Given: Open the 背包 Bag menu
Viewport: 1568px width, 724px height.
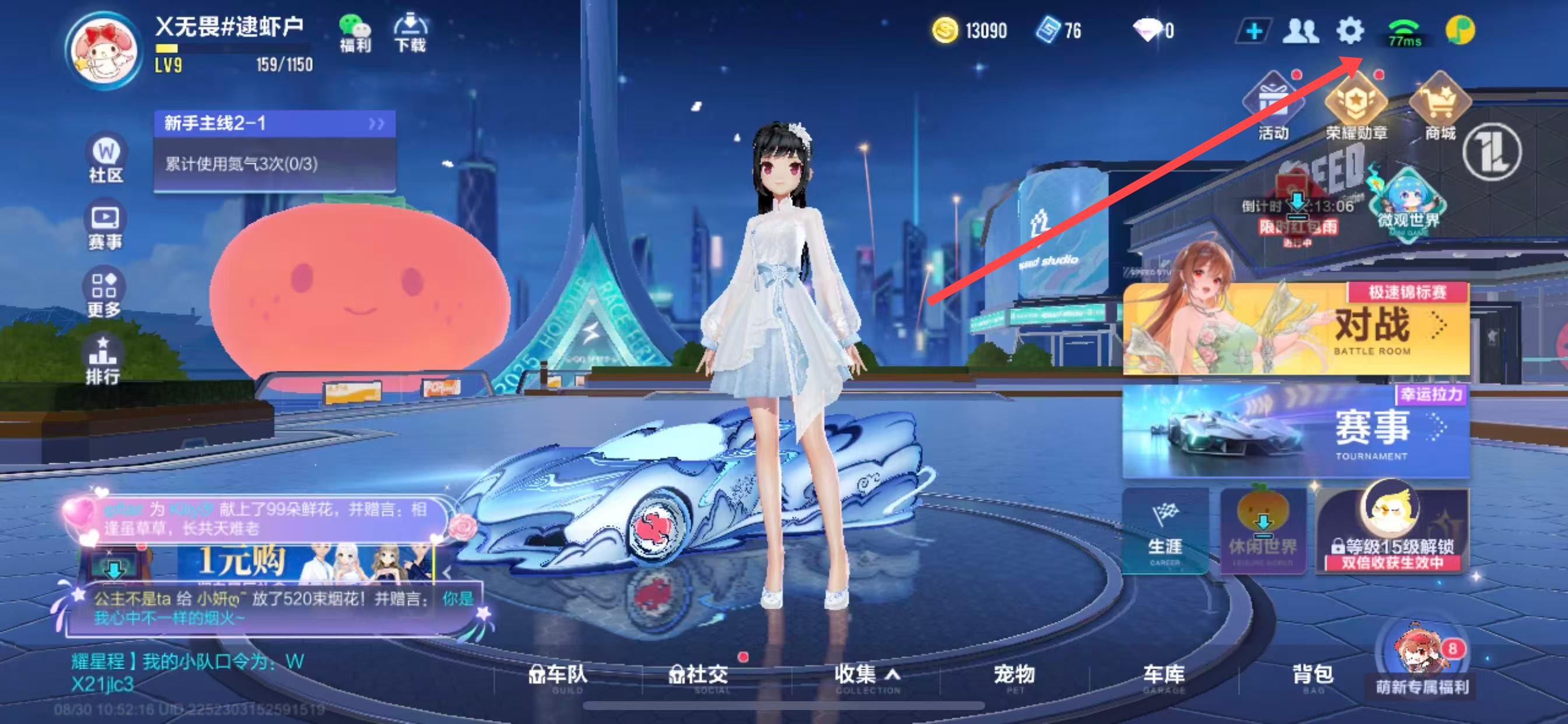Looking at the screenshot, I should pos(1312,677).
